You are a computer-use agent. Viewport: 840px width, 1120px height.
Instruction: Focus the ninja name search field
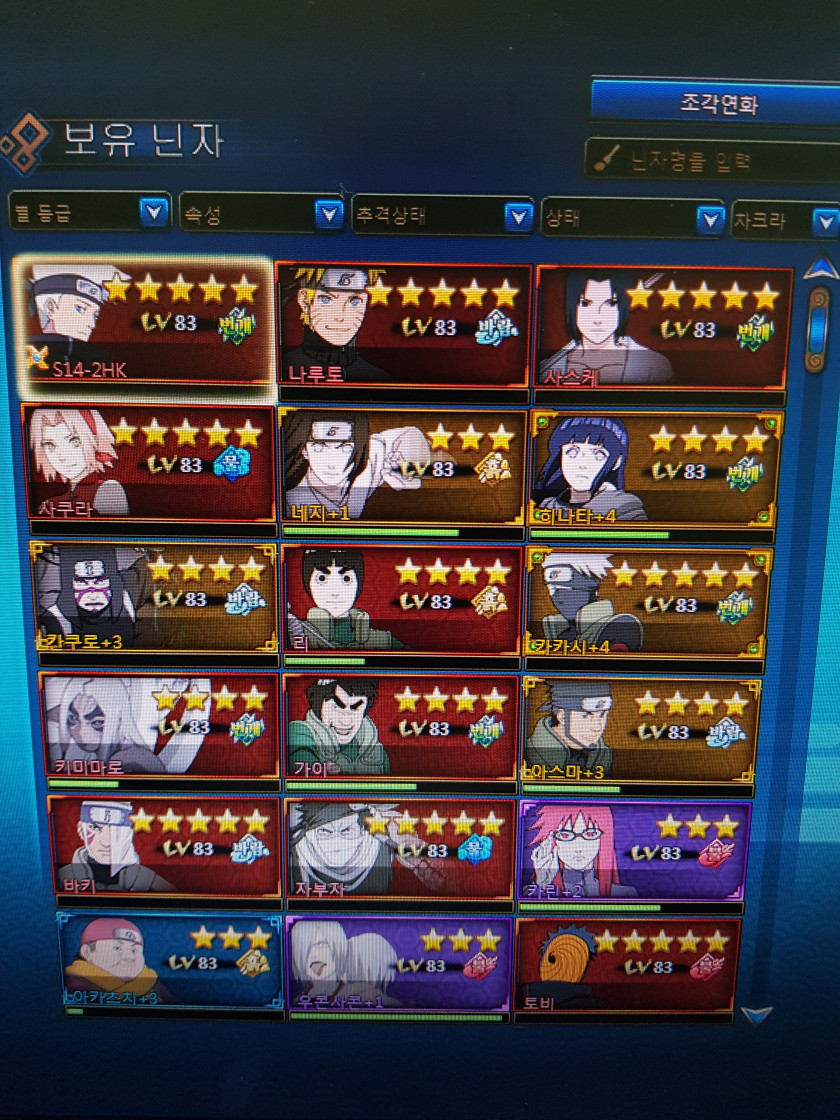pos(720,160)
